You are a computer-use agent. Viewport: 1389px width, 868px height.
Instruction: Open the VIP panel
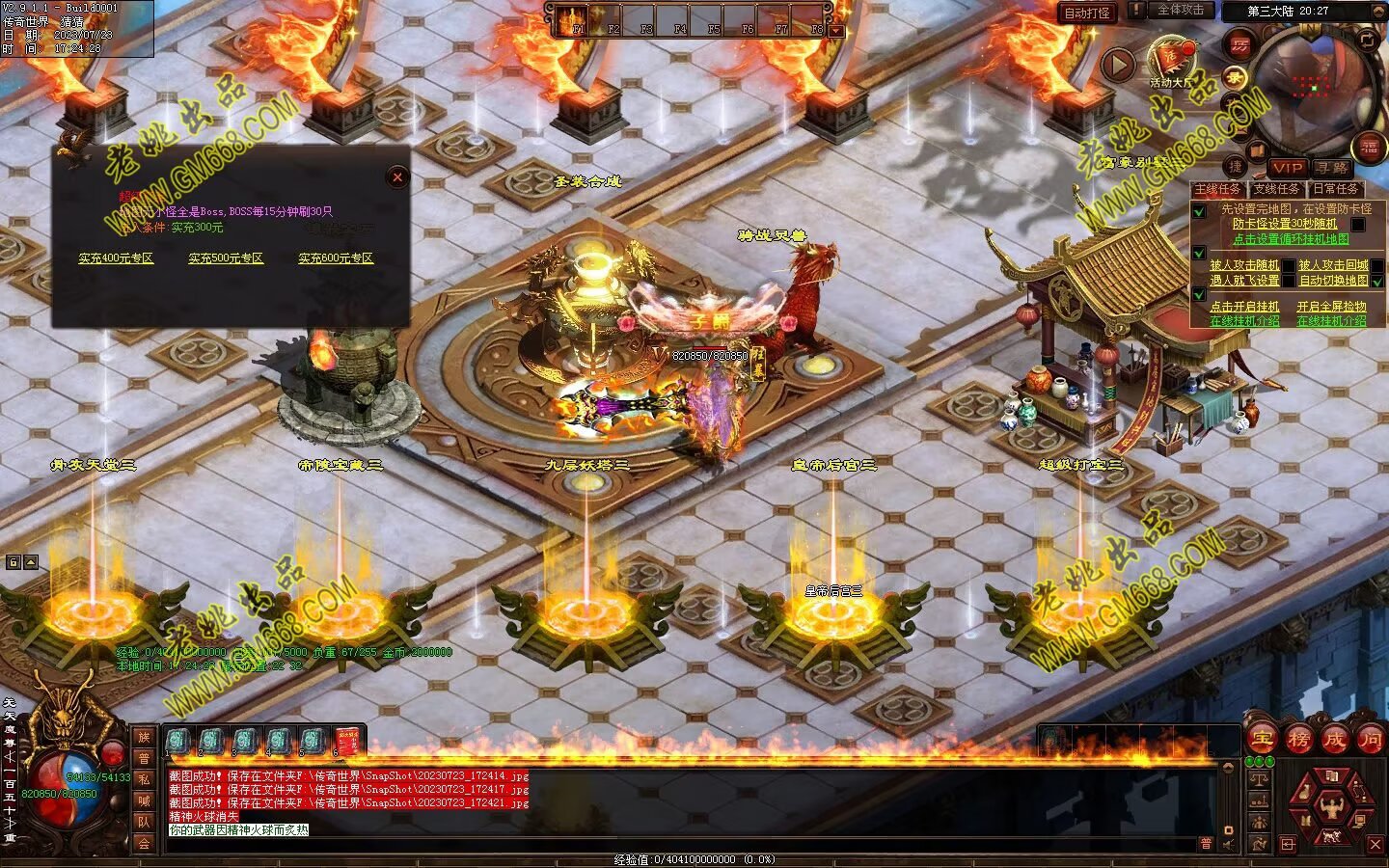tap(1287, 167)
